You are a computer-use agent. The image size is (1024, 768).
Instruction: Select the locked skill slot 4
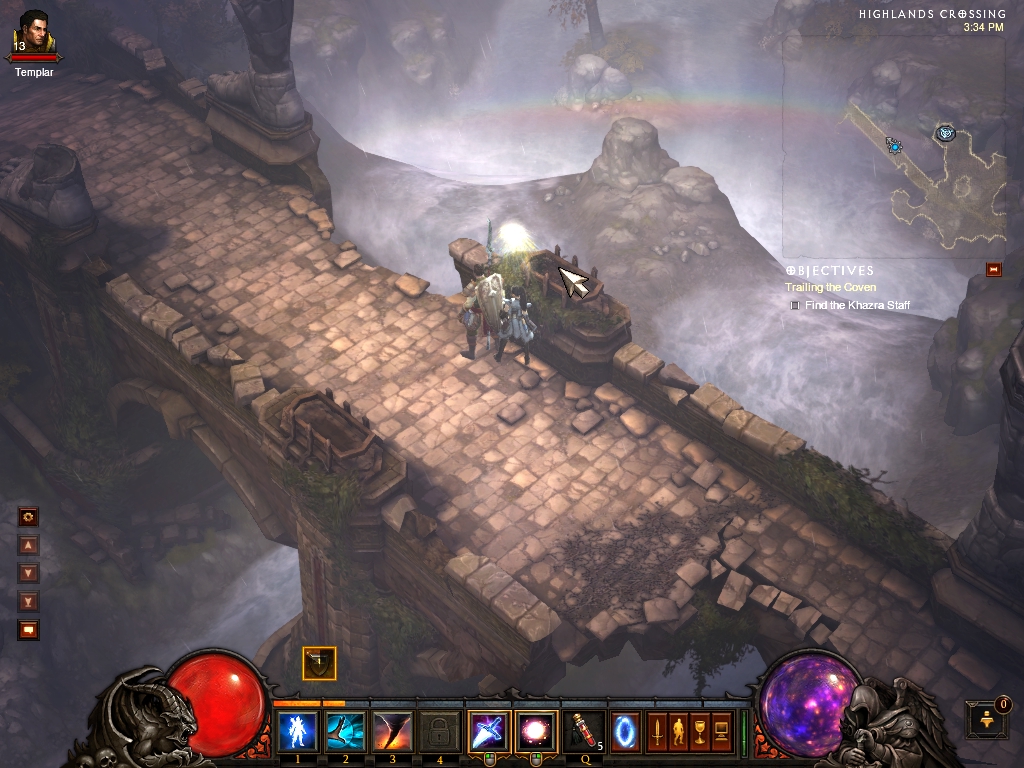coord(440,731)
